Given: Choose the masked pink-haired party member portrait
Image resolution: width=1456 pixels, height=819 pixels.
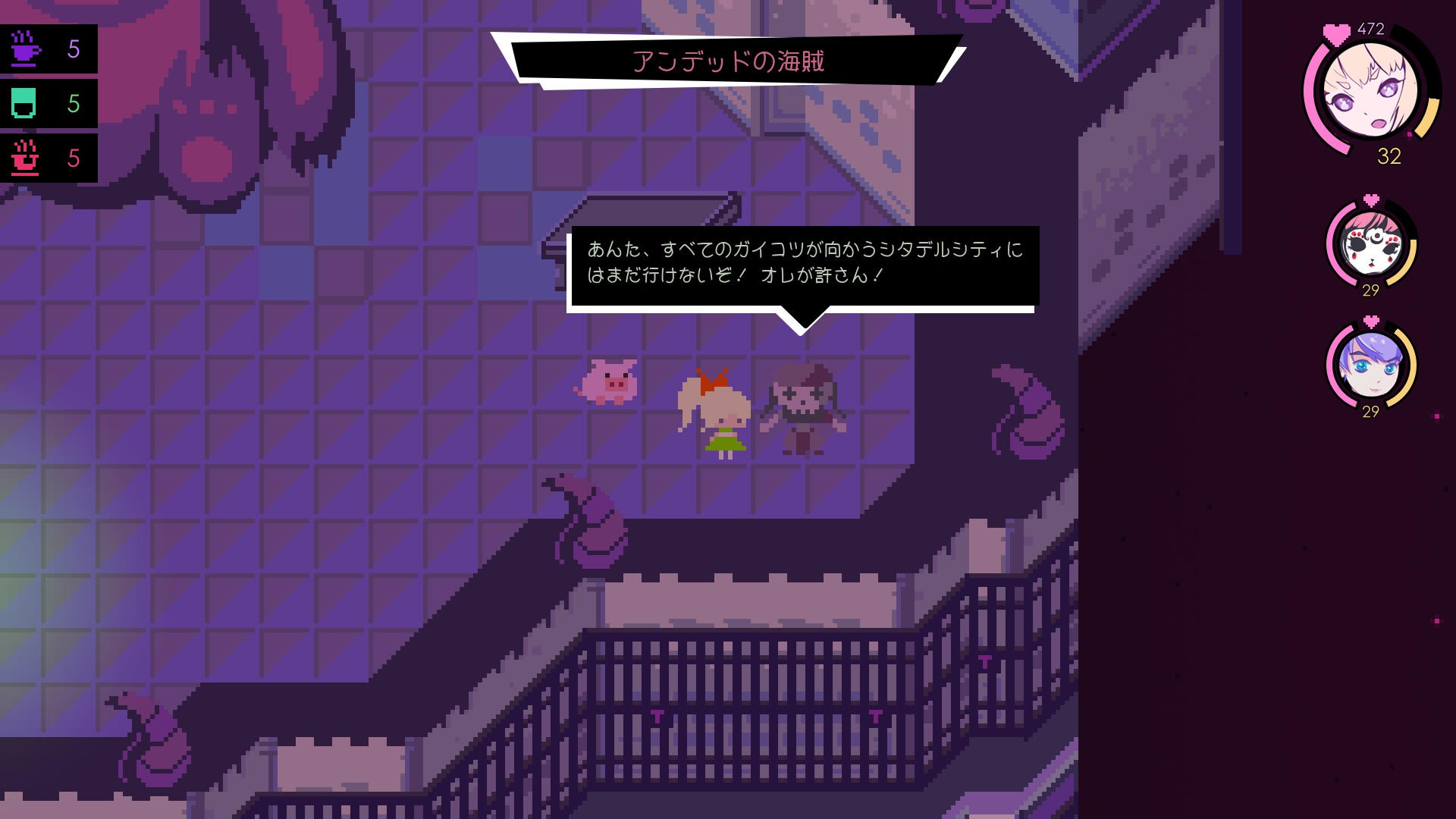Looking at the screenshot, I should tap(1371, 244).
